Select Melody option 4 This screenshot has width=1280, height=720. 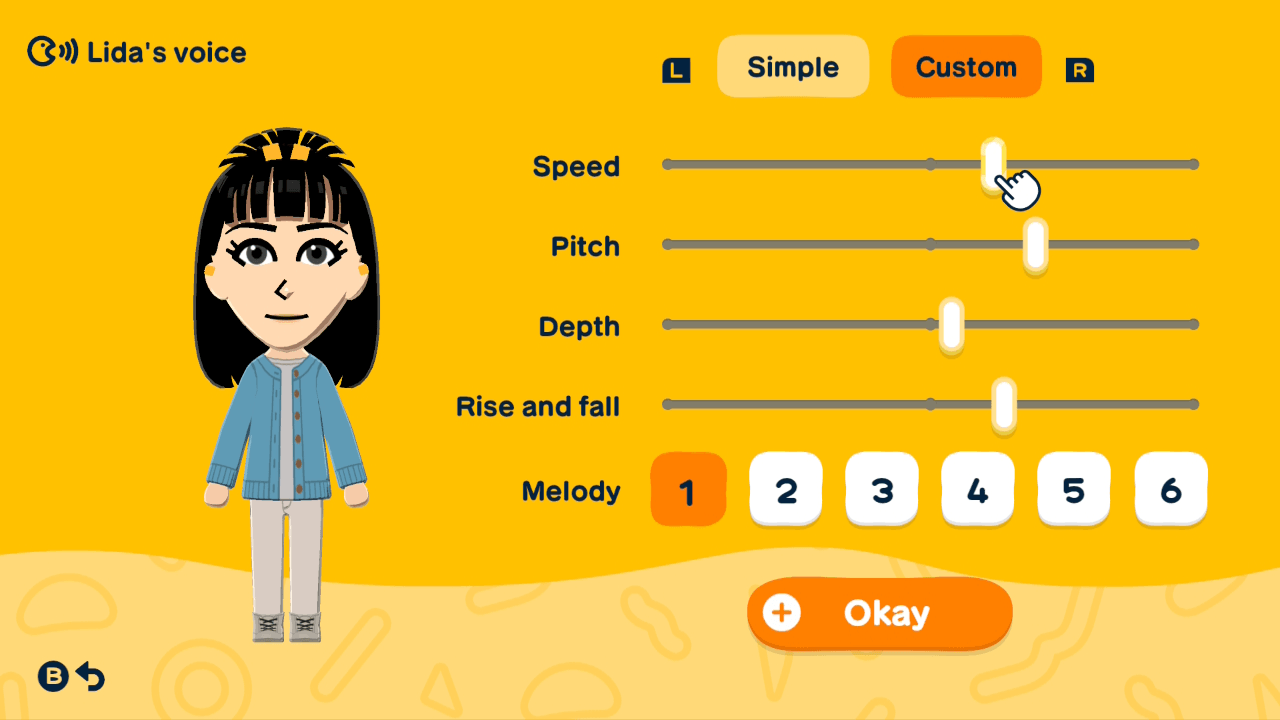[x=977, y=489]
